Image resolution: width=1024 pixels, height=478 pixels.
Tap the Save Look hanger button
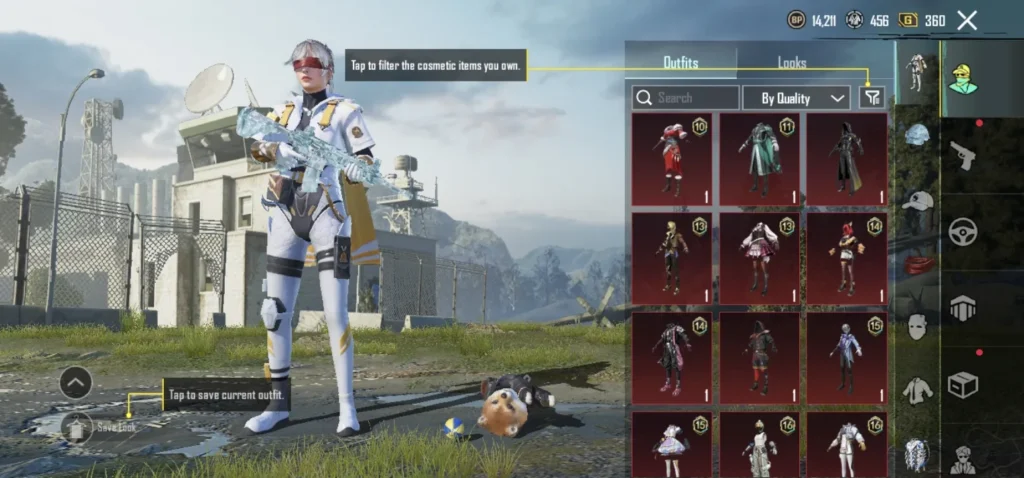(76, 427)
